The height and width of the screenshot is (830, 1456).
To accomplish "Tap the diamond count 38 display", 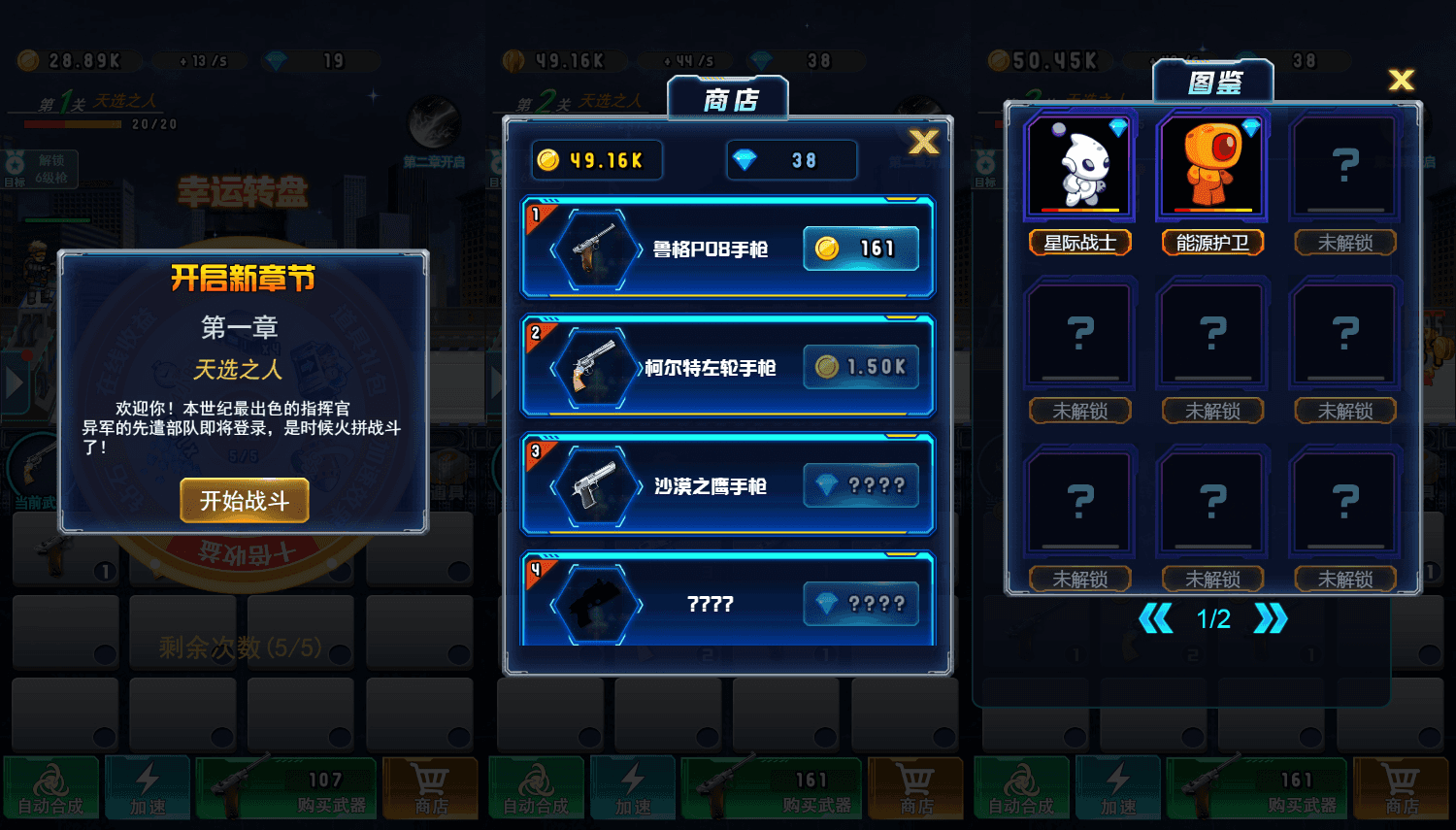I will (791, 159).
